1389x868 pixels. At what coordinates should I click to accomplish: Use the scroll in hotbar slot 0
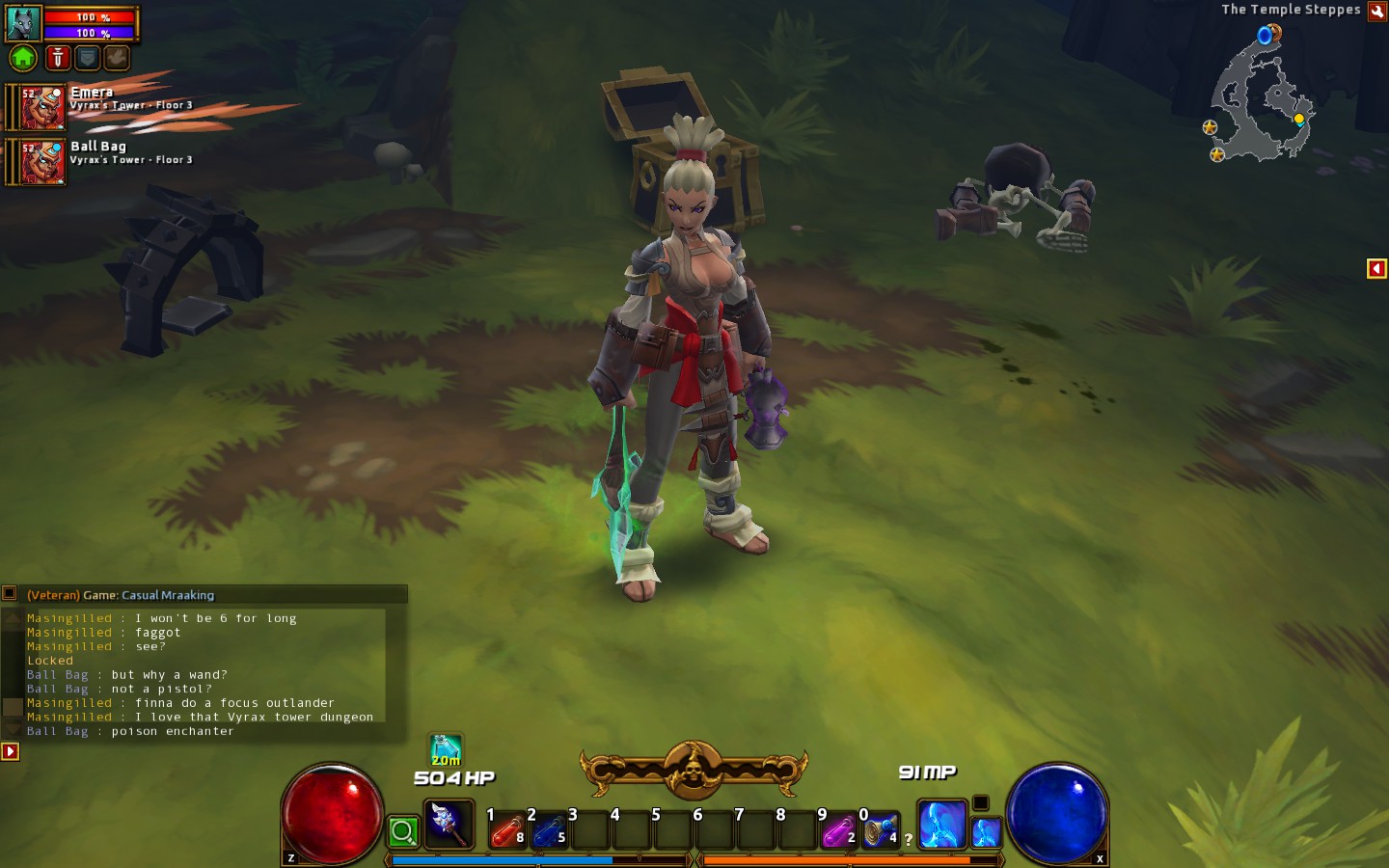[x=880, y=830]
